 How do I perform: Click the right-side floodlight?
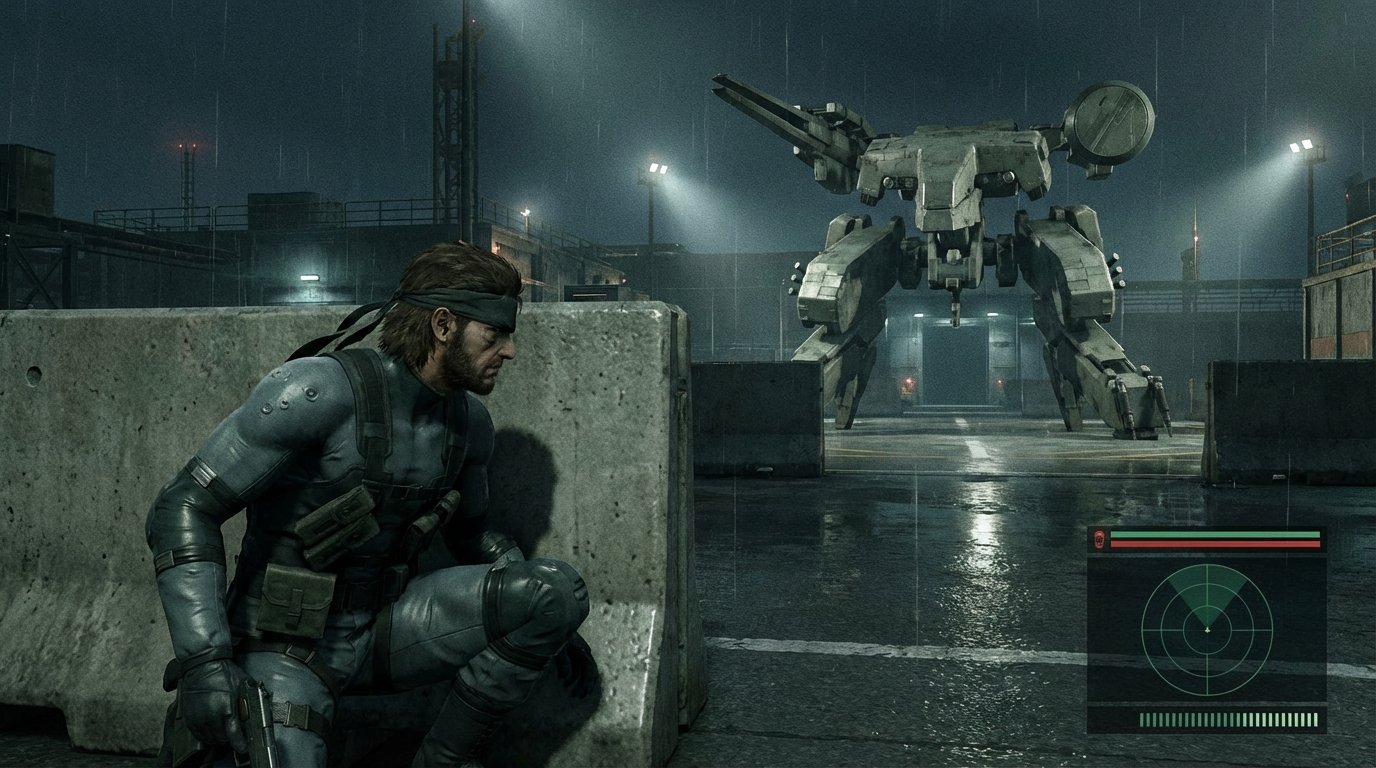1302,143
